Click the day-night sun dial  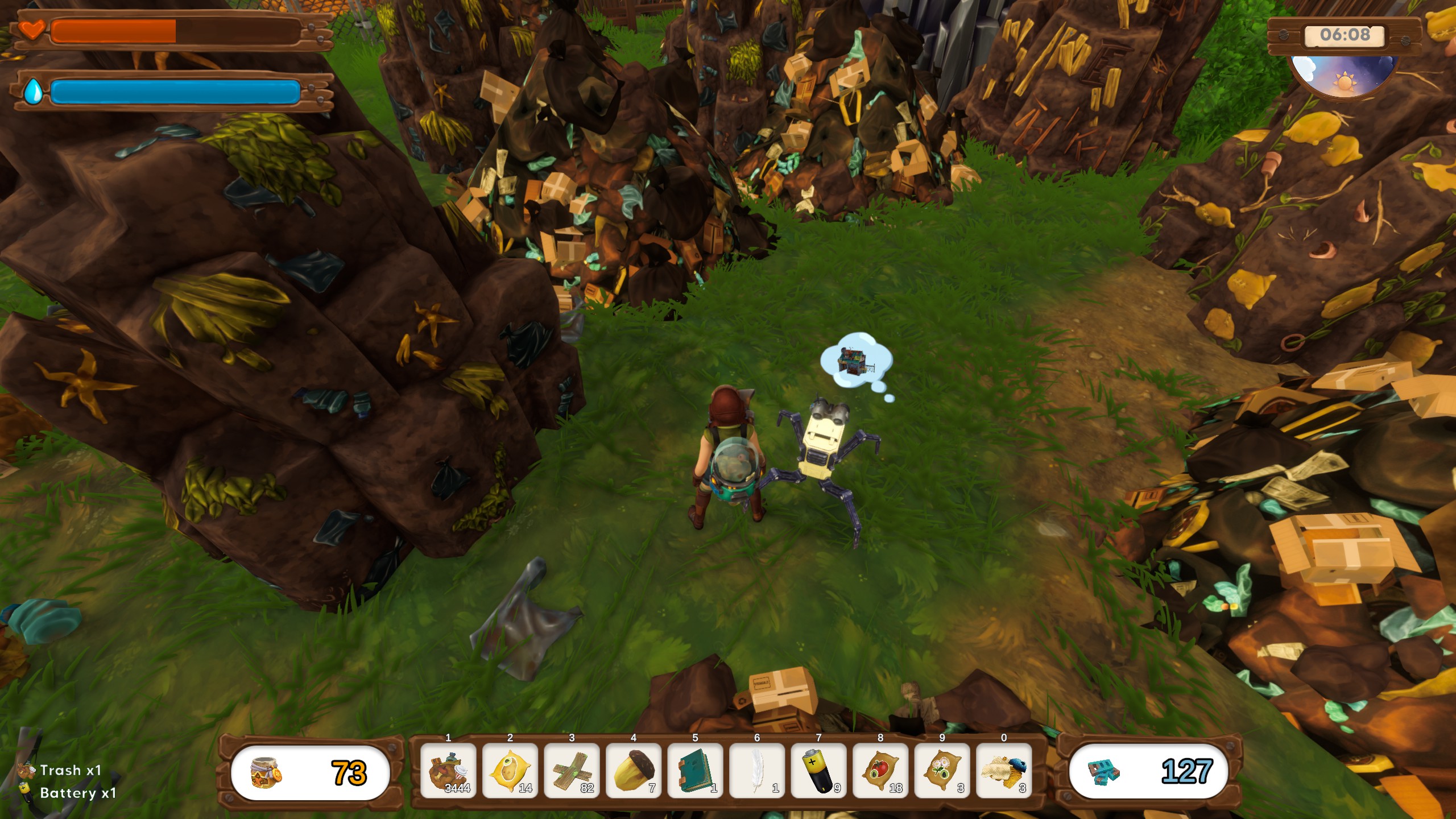[x=1345, y=77]
